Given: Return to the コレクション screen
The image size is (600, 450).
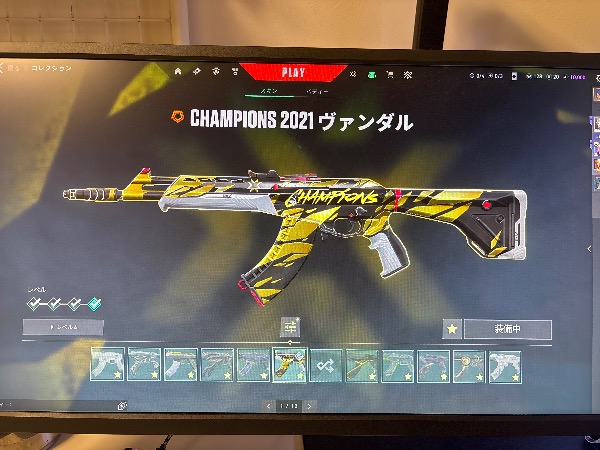Looking at the screenshot, I should pyautogui.click(x=48, y=68).
